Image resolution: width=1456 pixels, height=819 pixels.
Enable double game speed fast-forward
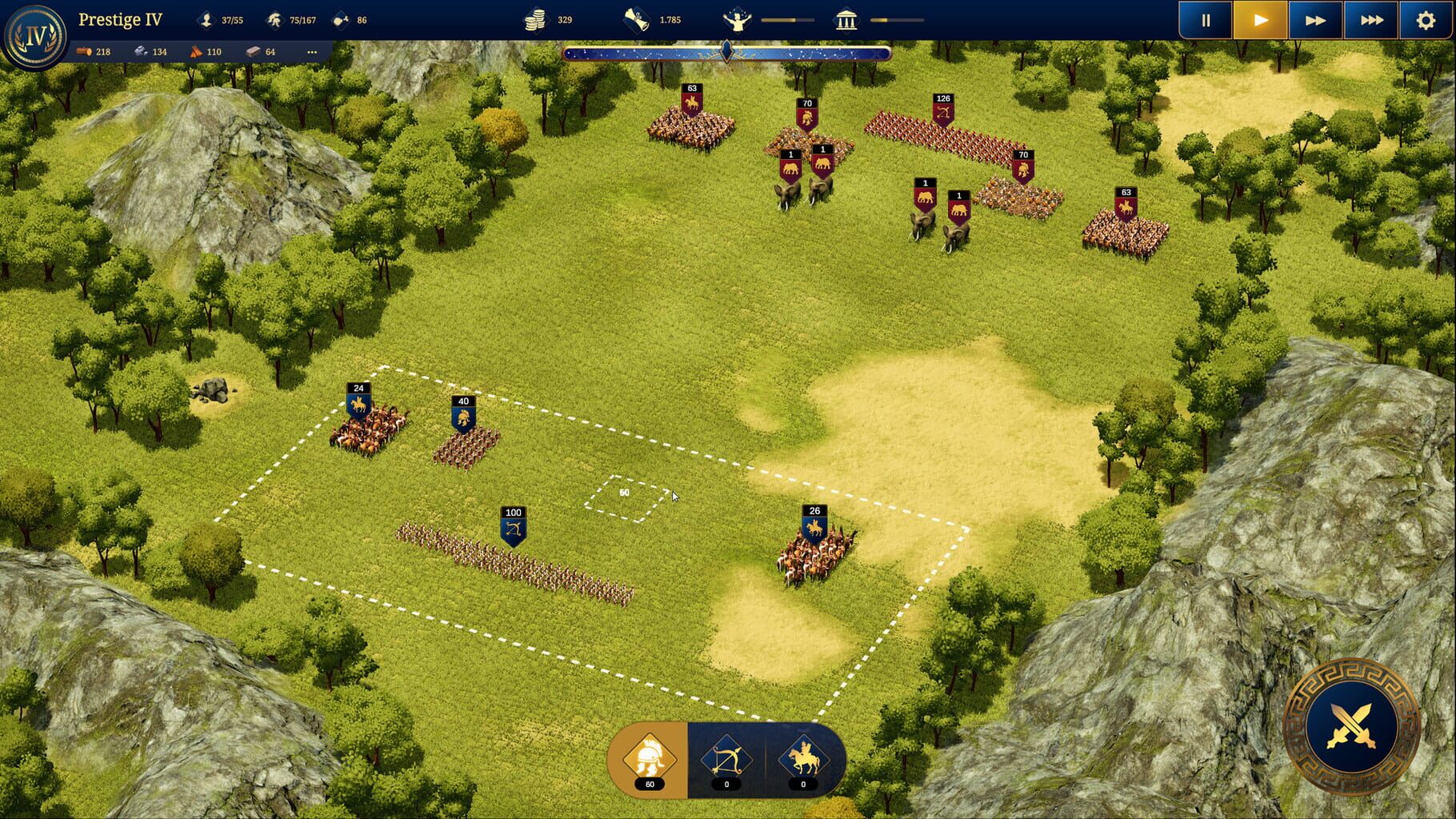[1314, 20]
